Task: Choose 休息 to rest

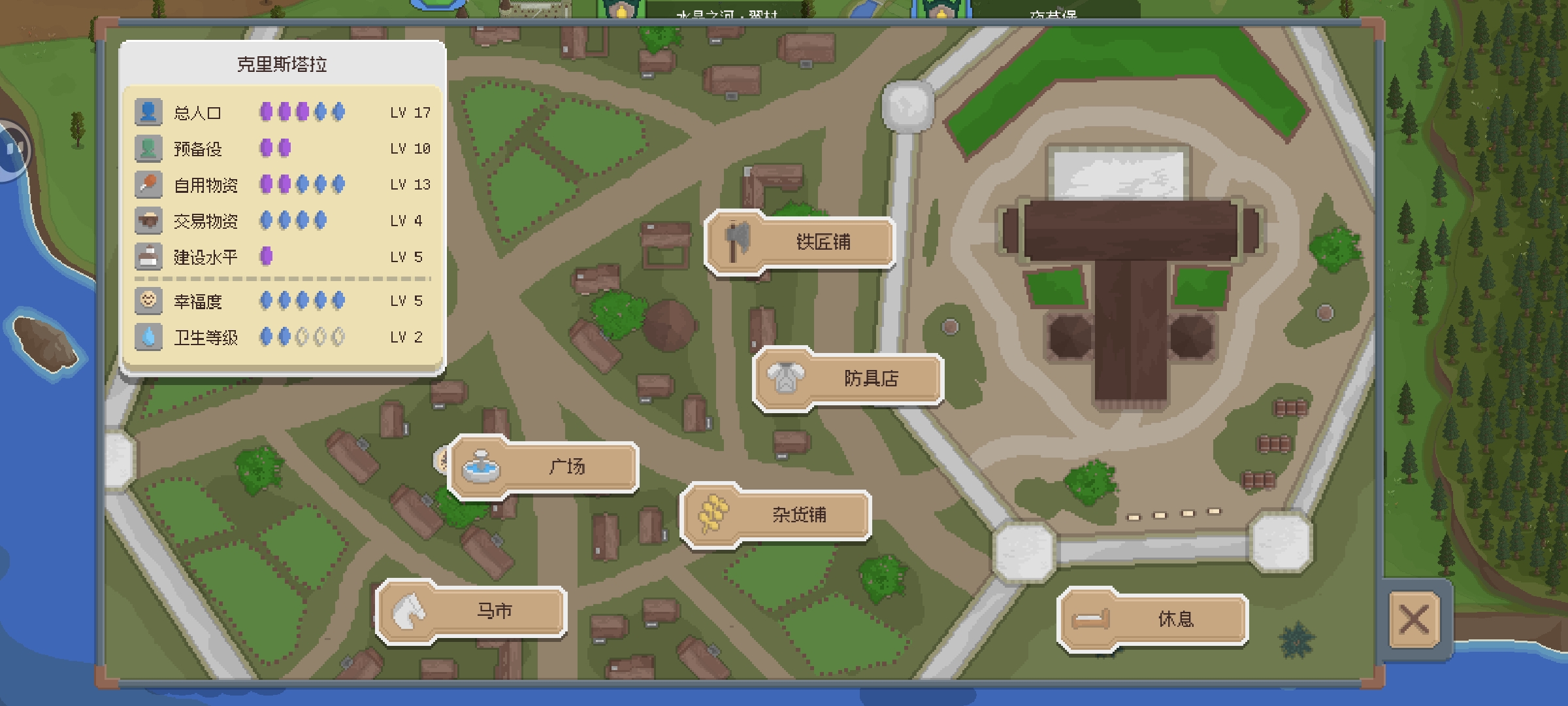Action: [x=1153, y=619]
